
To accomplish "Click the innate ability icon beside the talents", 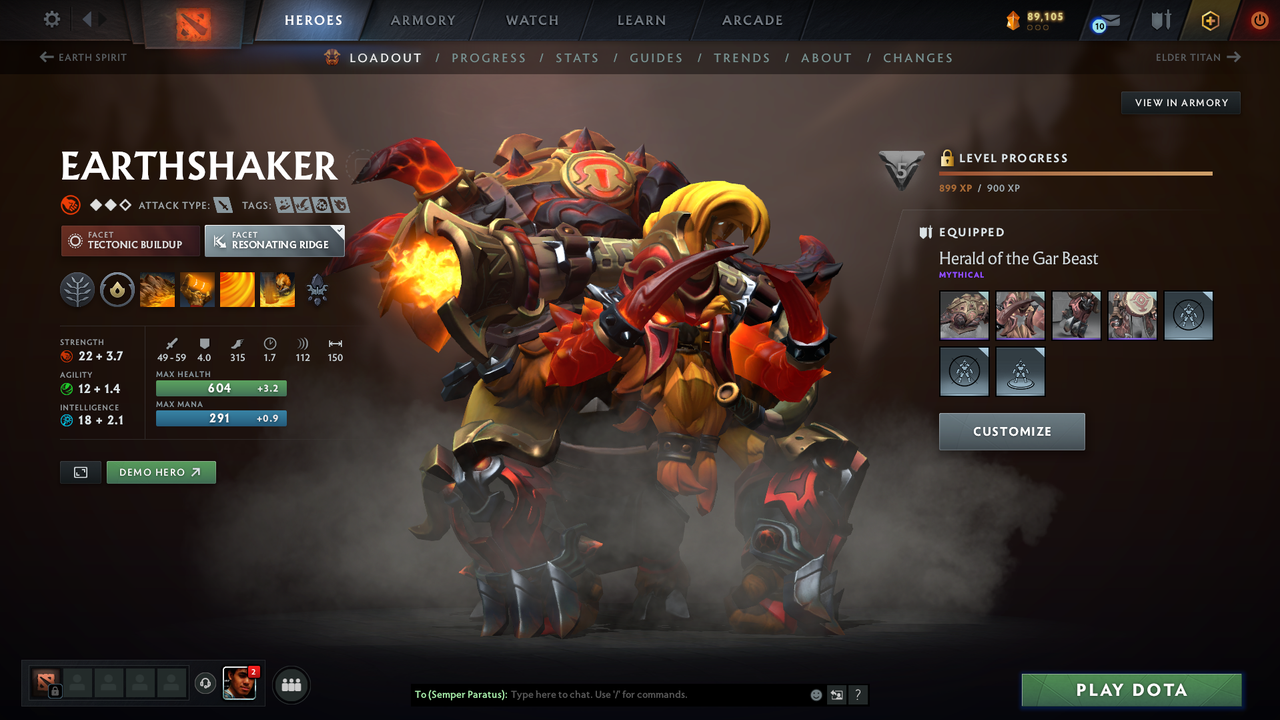I will pos(117,290).
